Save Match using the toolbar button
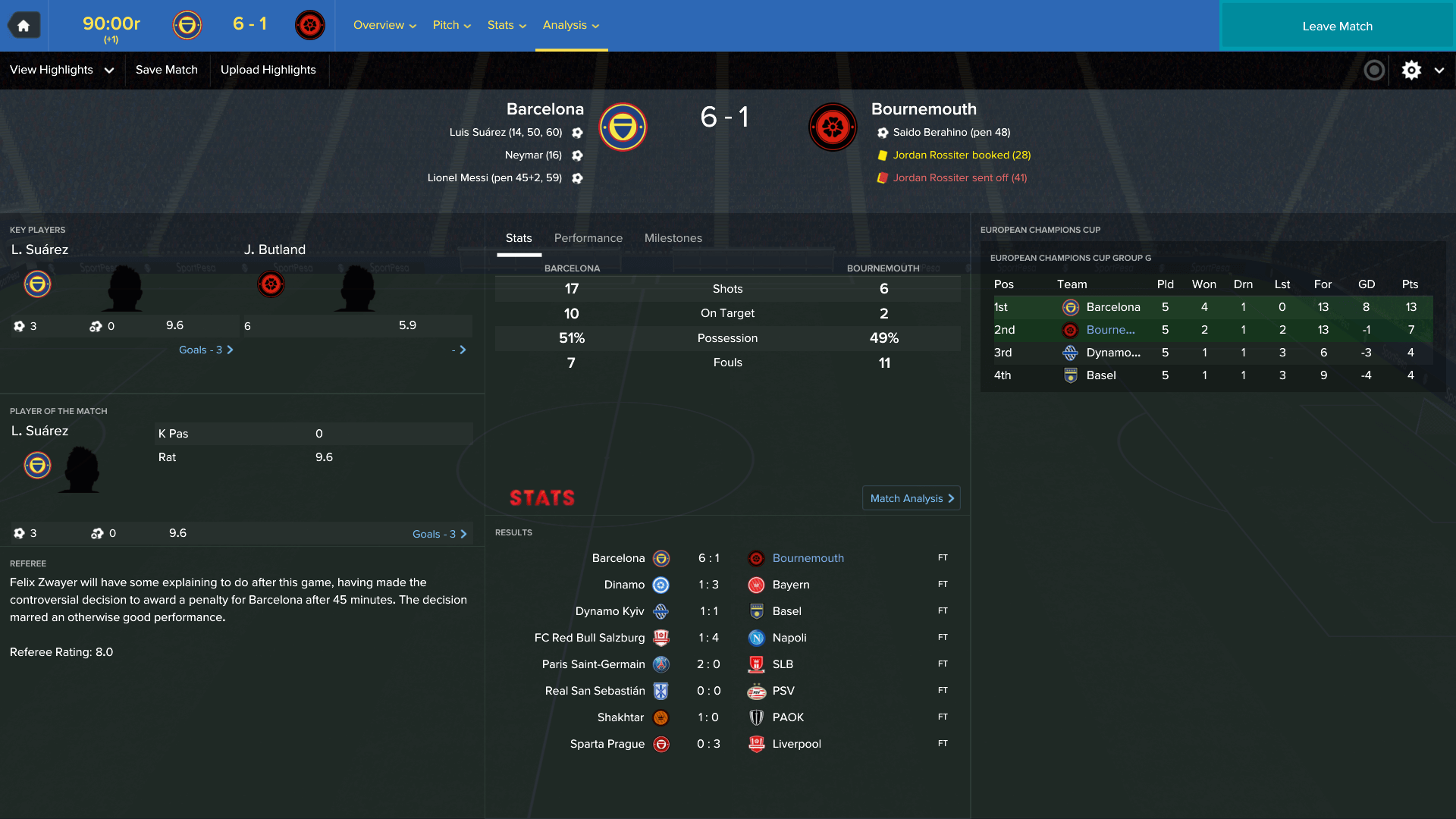Screen dimensions: 1456x819 [167, 70]
